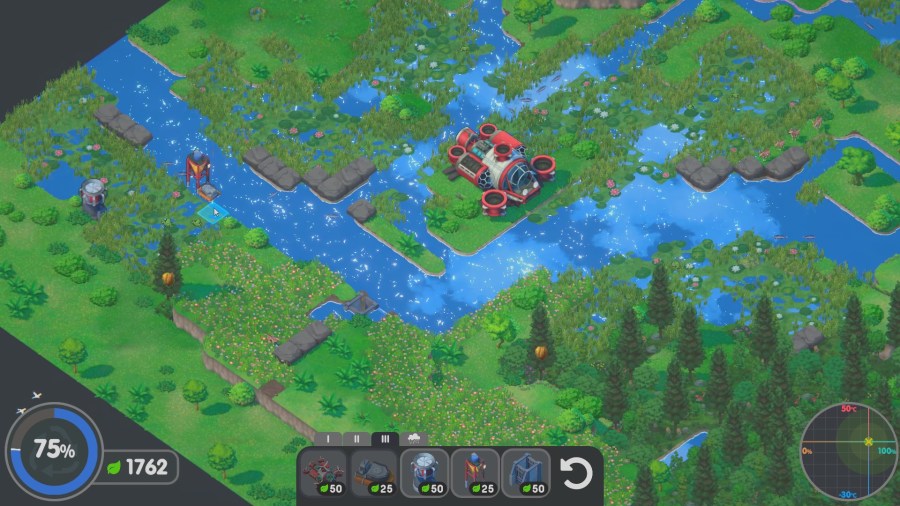Select the red and blue tower building
Viewport: 900px width, 506px height.
point(474,472)
